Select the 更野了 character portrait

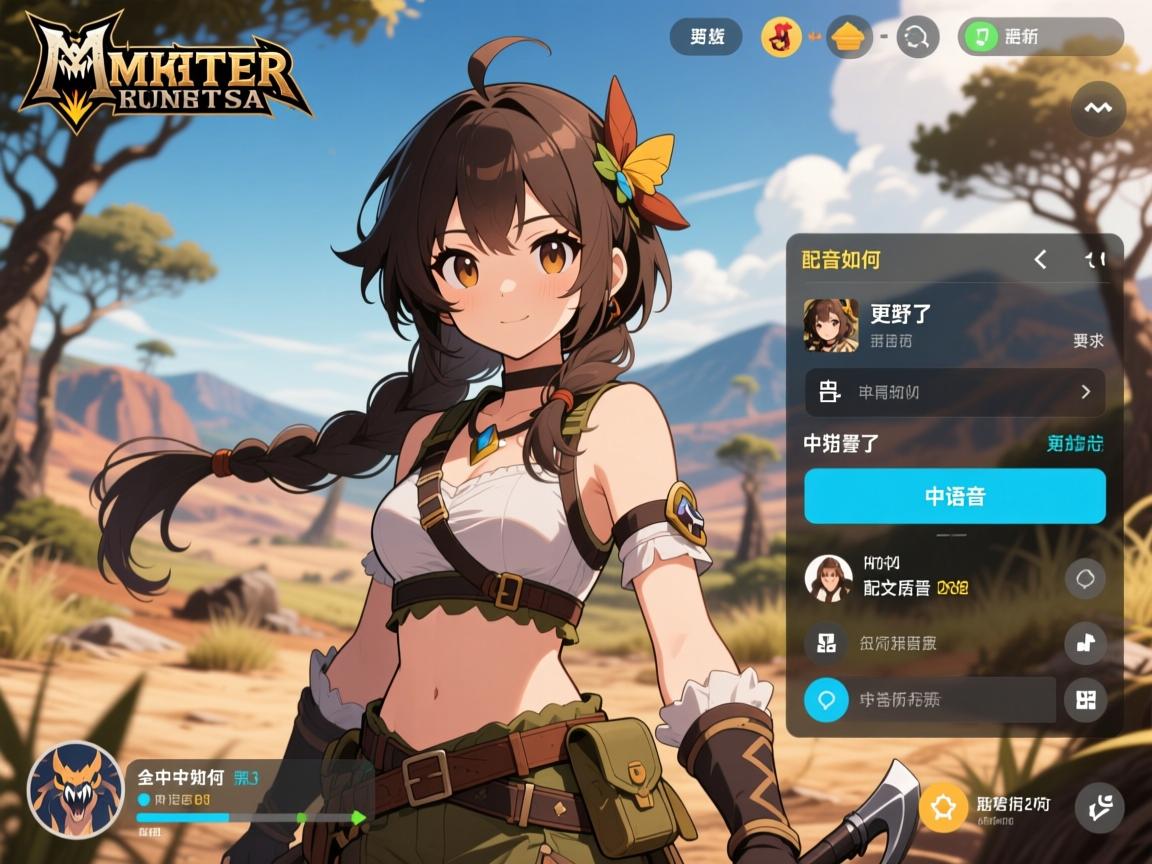pyautogui.click(x=831, y=325)
